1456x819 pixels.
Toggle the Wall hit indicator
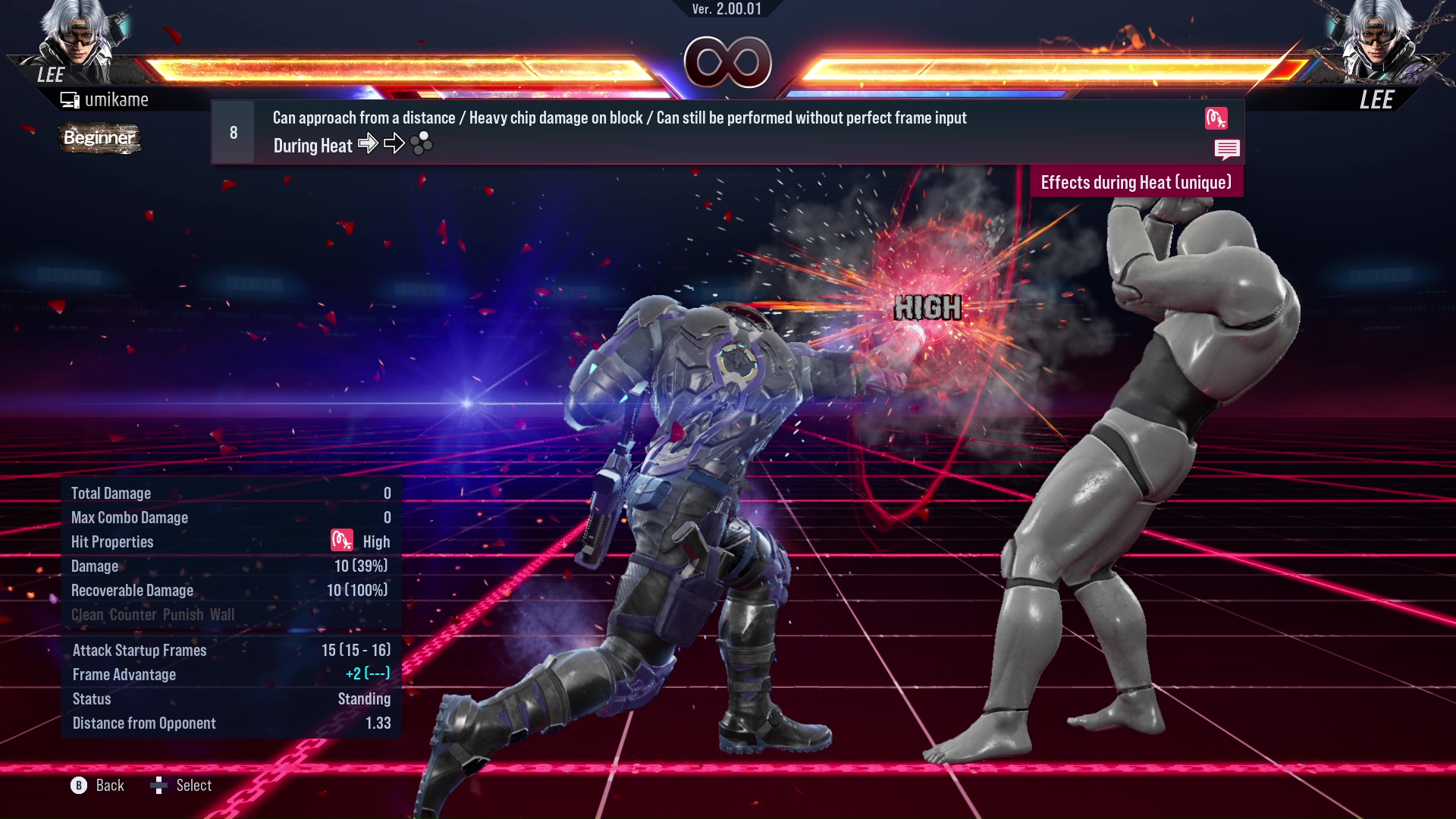click(224, 614)
